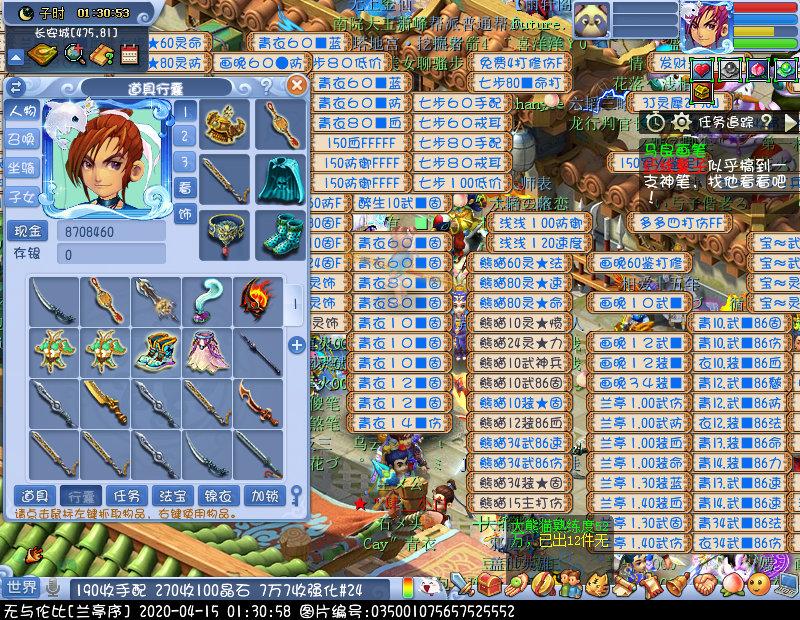Switch to the 道具 items tab

click(34, 495)
